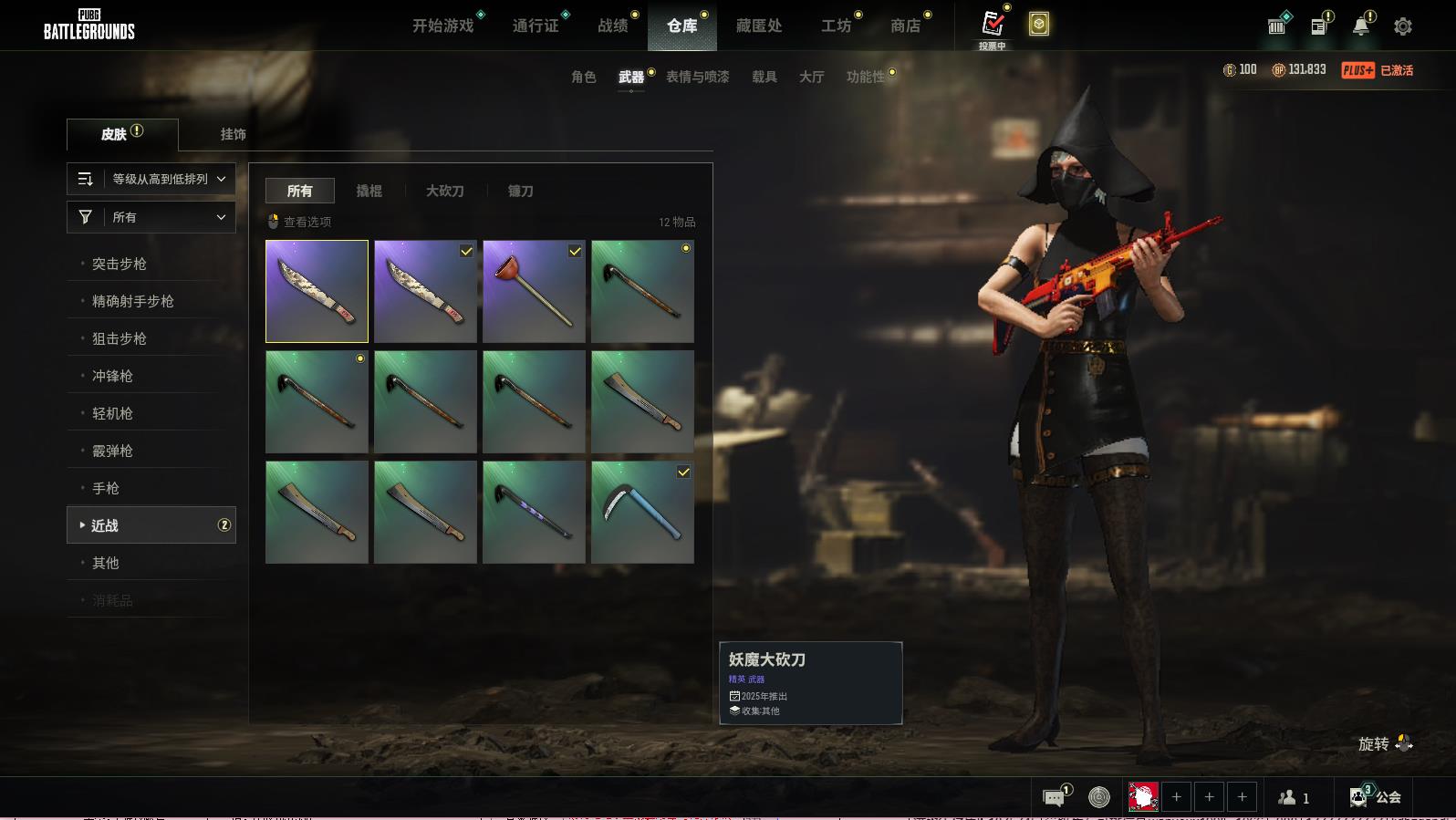Select the 载具 vehicle subtab
Viewport: 1456px width, 820px height.
[x=764, y=77]
